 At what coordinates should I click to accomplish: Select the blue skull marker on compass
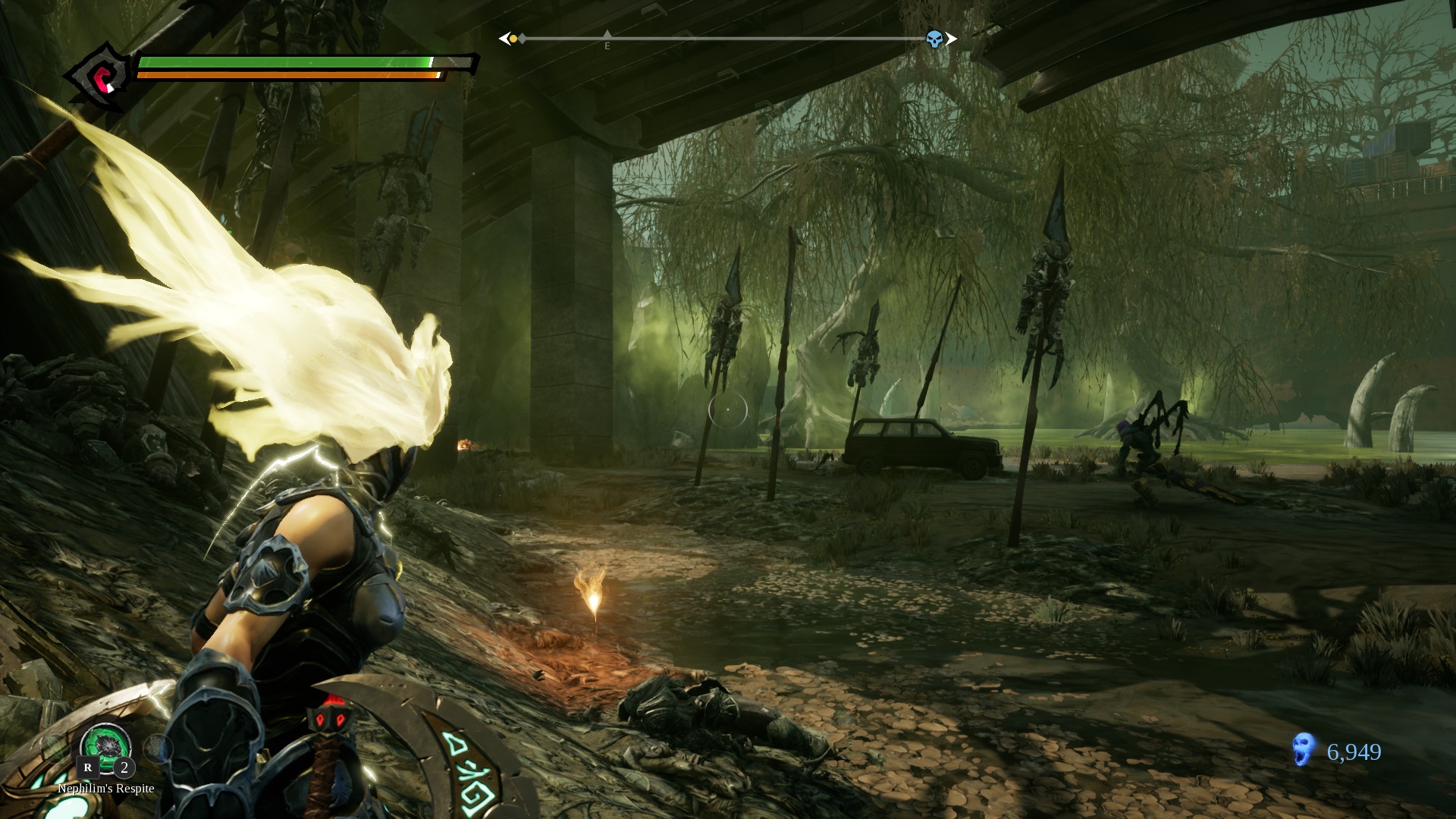(934, 39)
